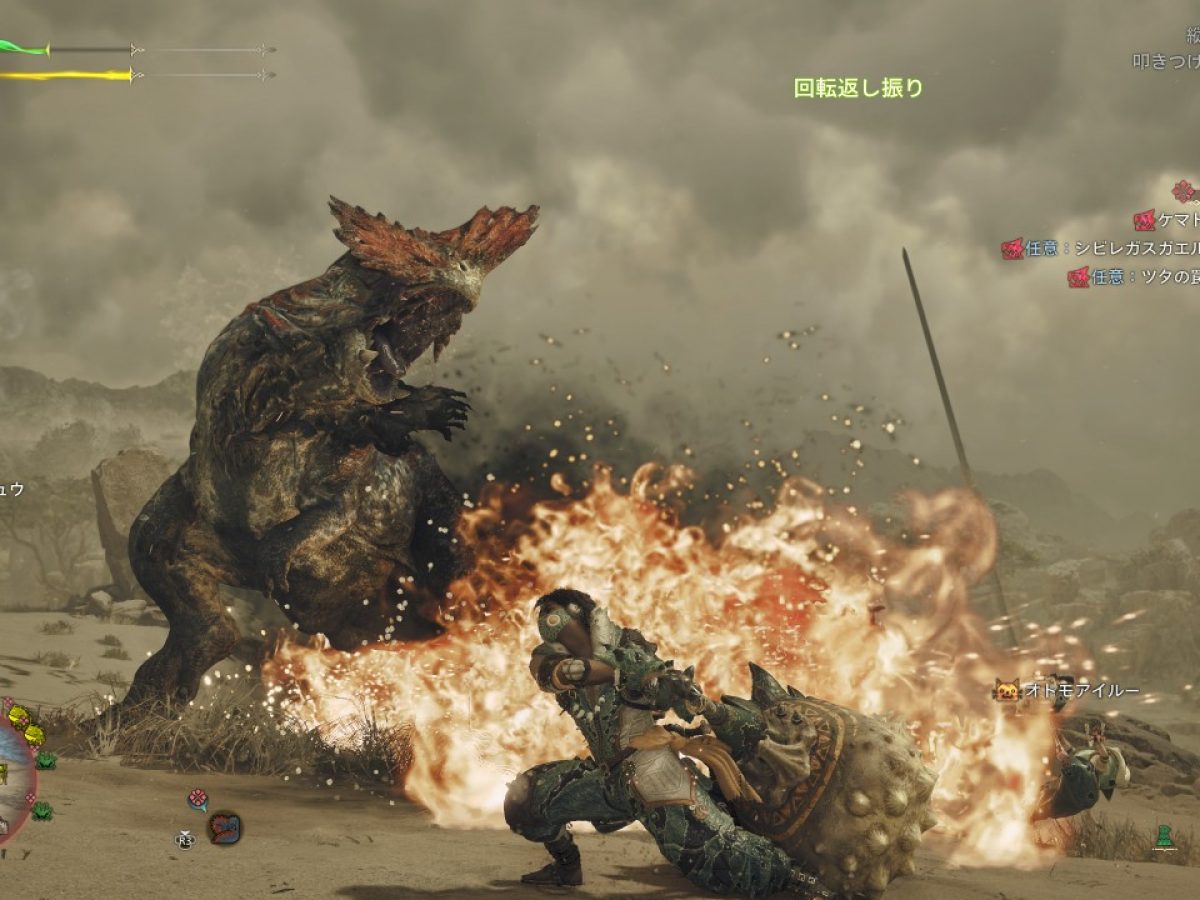Select the ツタの罠 optional objective
1200x900 pixels.
[1133, 277]
